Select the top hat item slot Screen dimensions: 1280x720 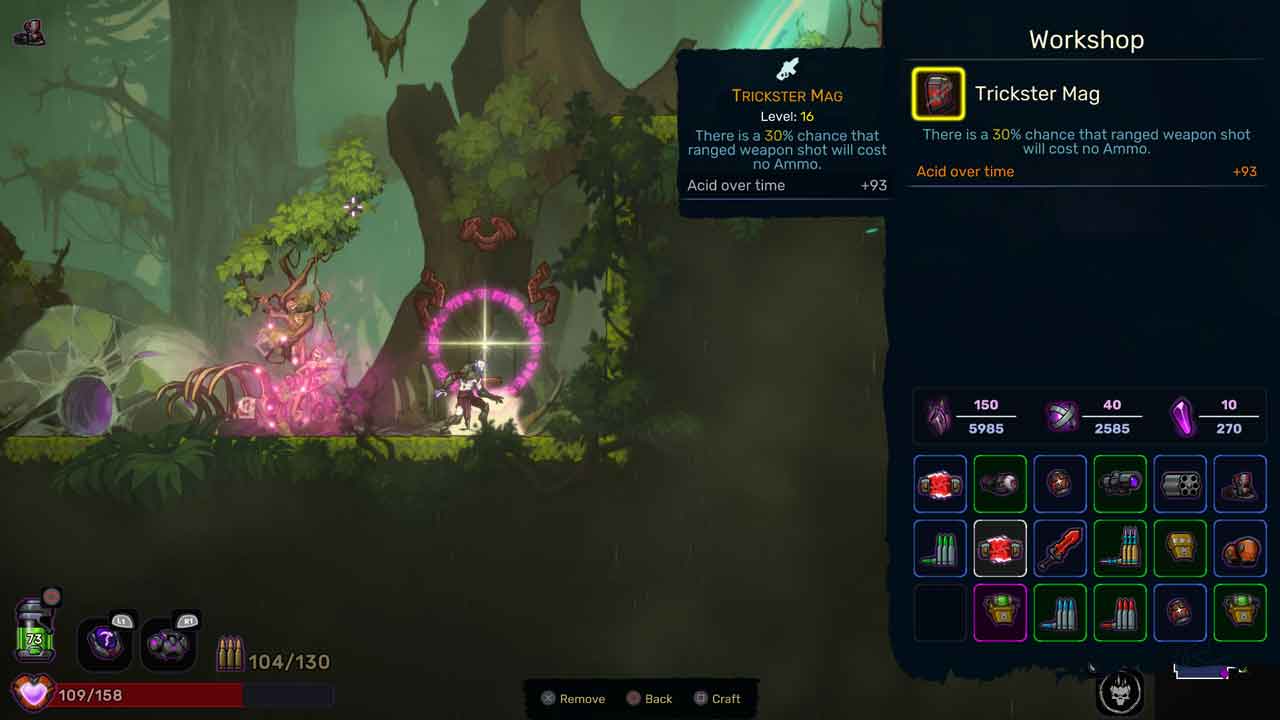coord(1240,484)
